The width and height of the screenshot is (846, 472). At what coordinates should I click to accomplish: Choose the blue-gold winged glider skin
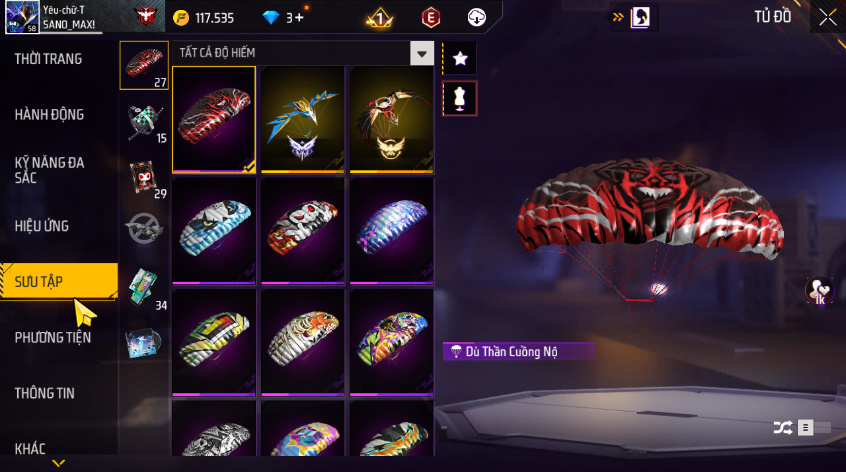click(303, 119)
